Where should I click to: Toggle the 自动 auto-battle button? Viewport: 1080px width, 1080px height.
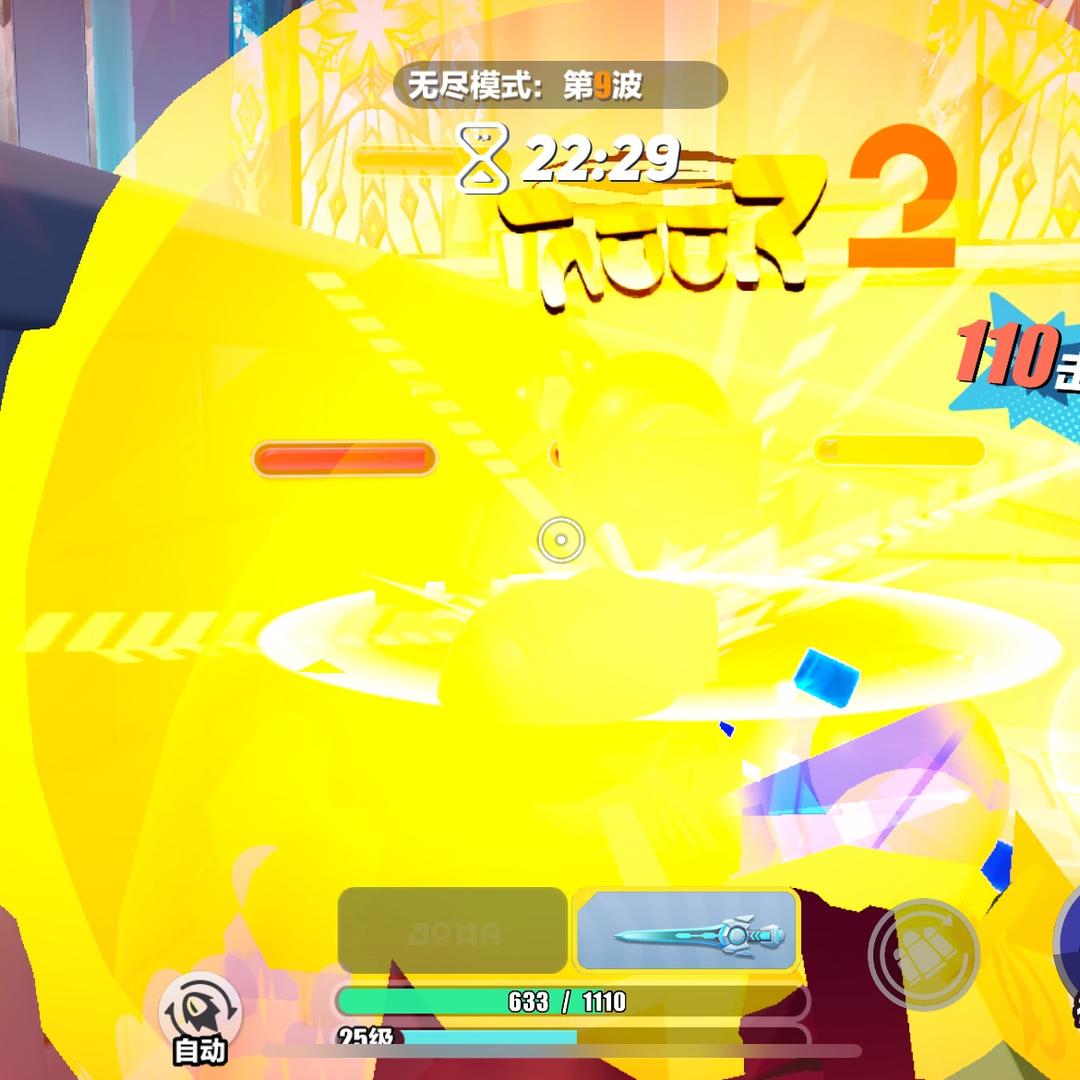coord(200,1014)
